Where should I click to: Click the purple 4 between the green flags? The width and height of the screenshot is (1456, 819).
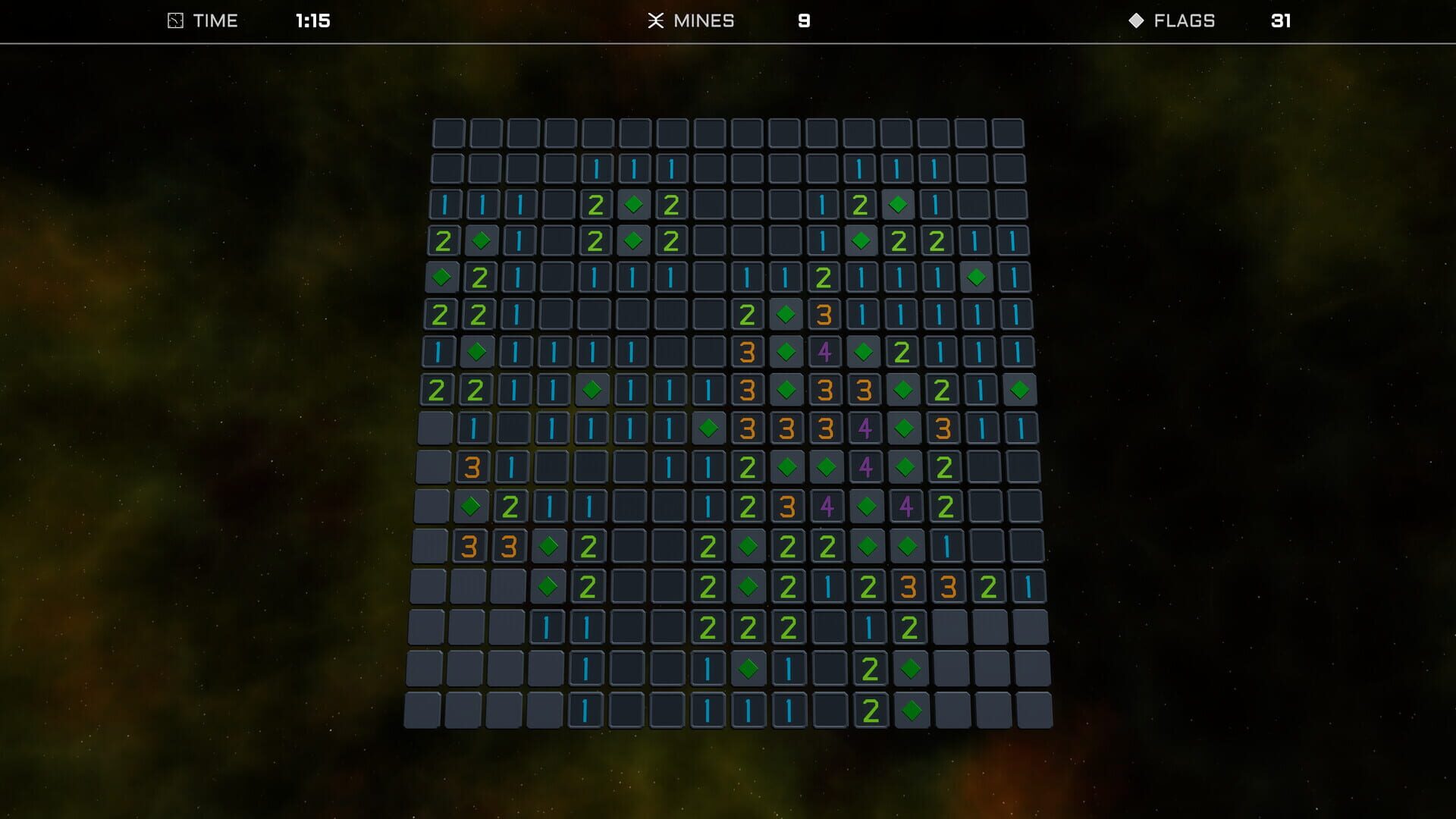865,466
